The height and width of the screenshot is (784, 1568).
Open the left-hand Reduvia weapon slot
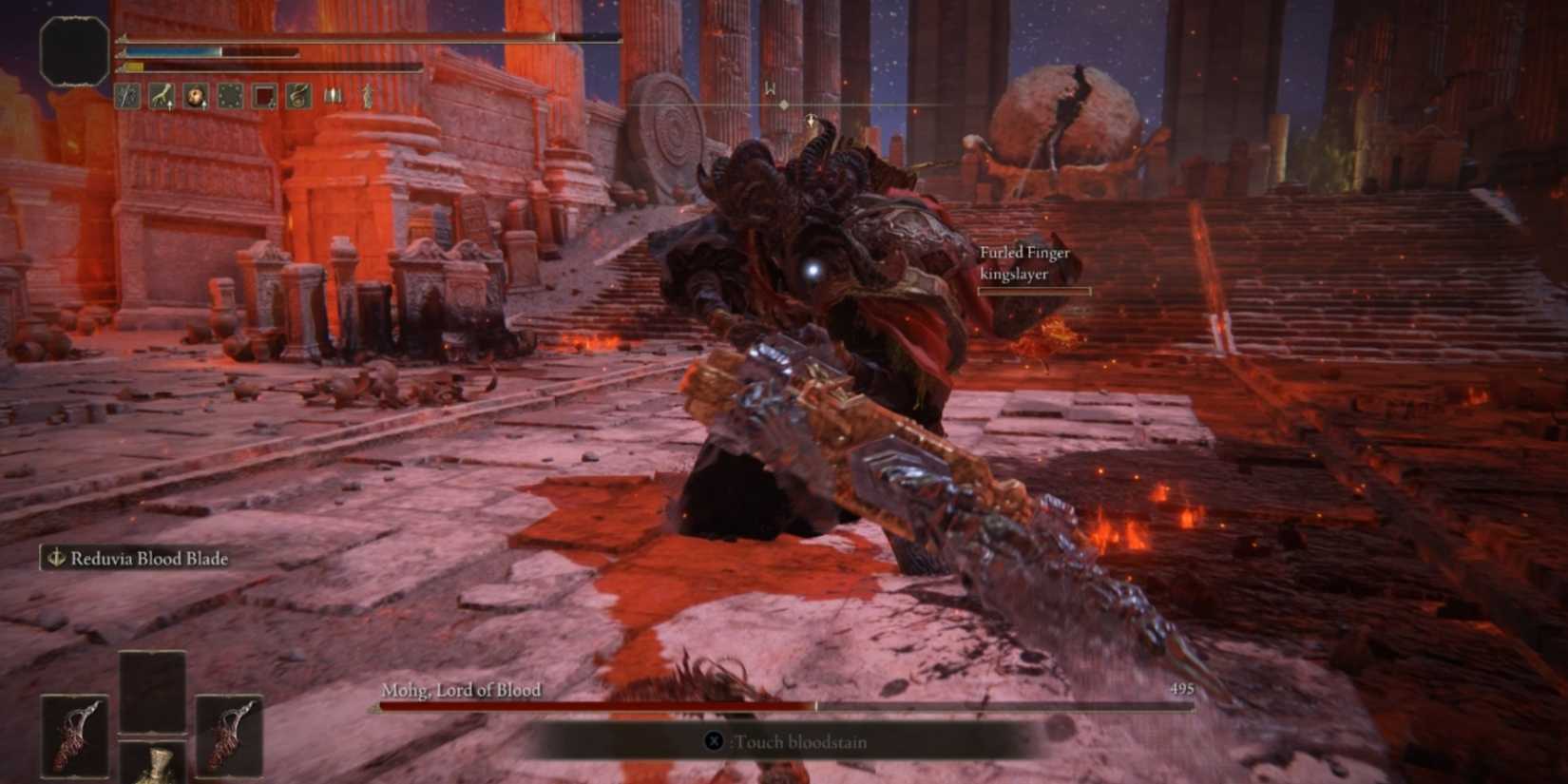(74, 736)
